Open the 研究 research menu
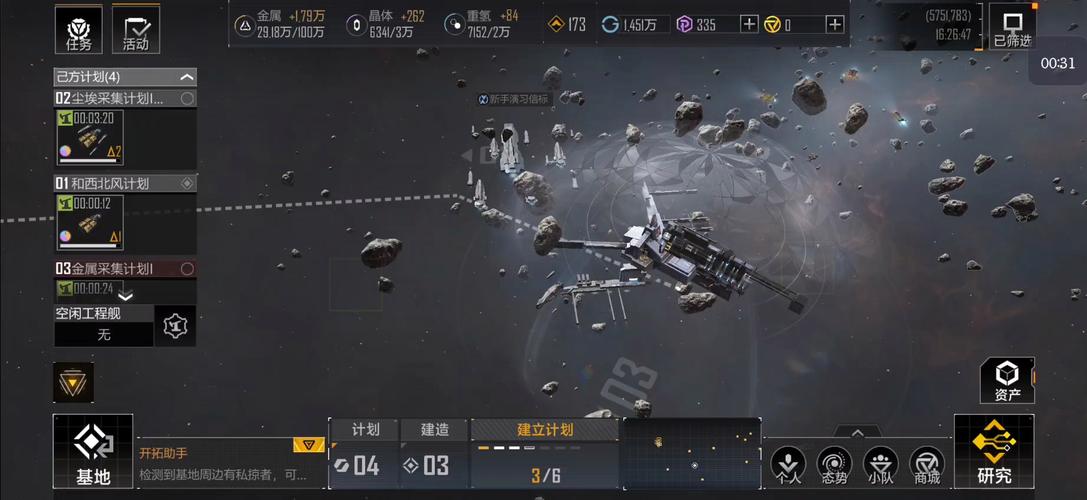This screenshot has width=1087, height=500. tap(994, 452)
